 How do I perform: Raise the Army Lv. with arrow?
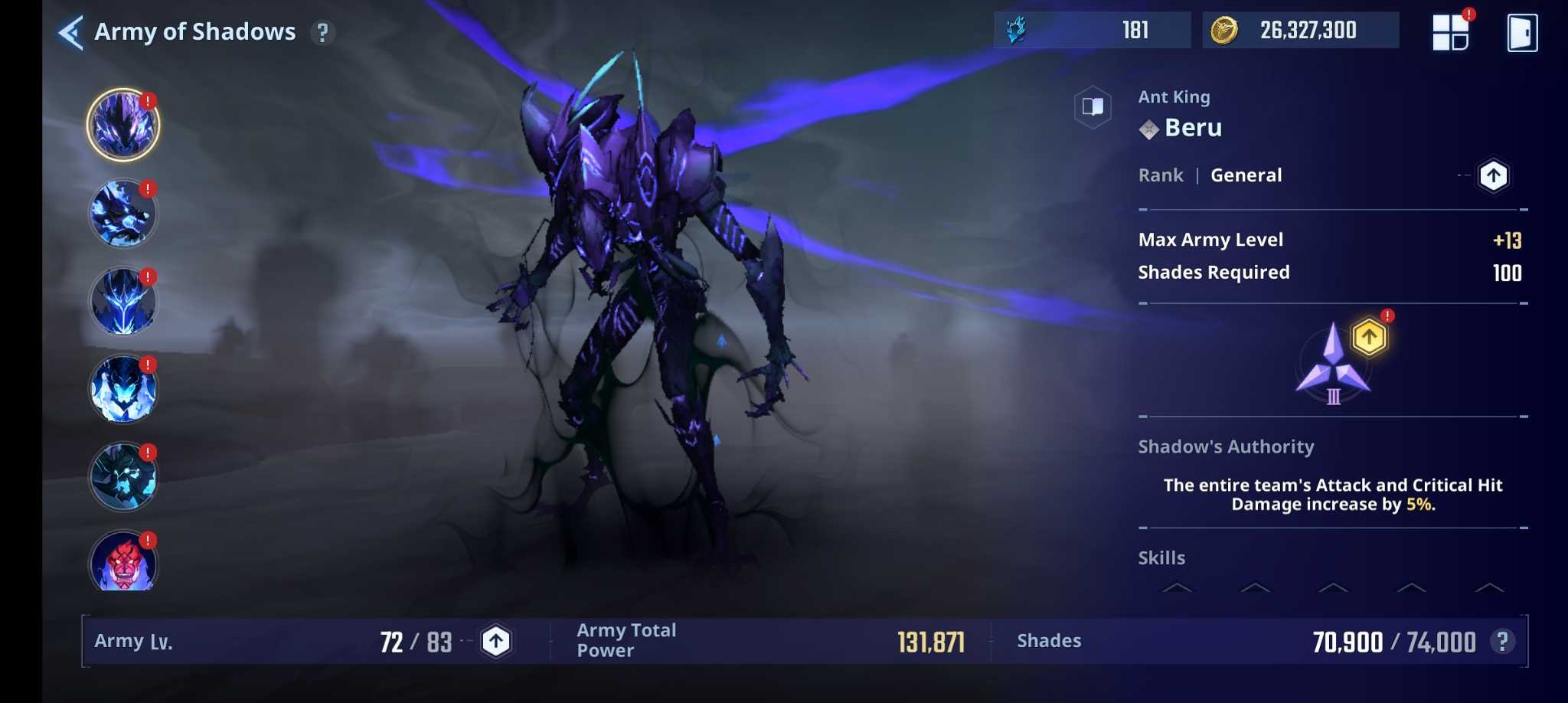(496, 641)
